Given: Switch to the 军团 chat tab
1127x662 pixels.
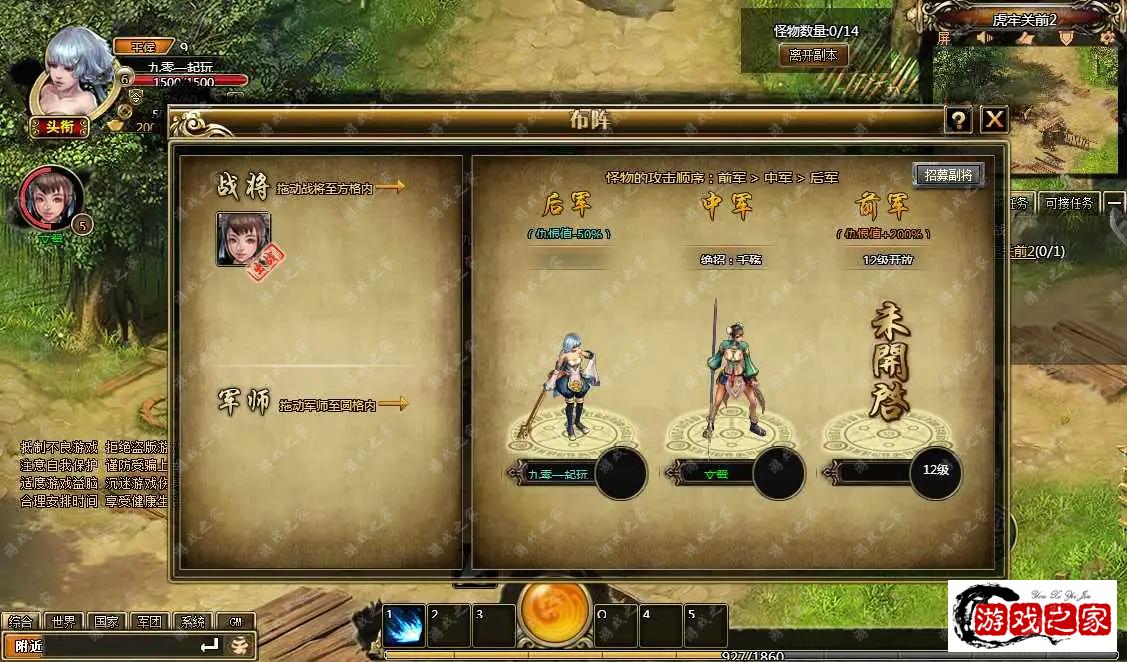Looking at the screenshot, I should point(149,621).
